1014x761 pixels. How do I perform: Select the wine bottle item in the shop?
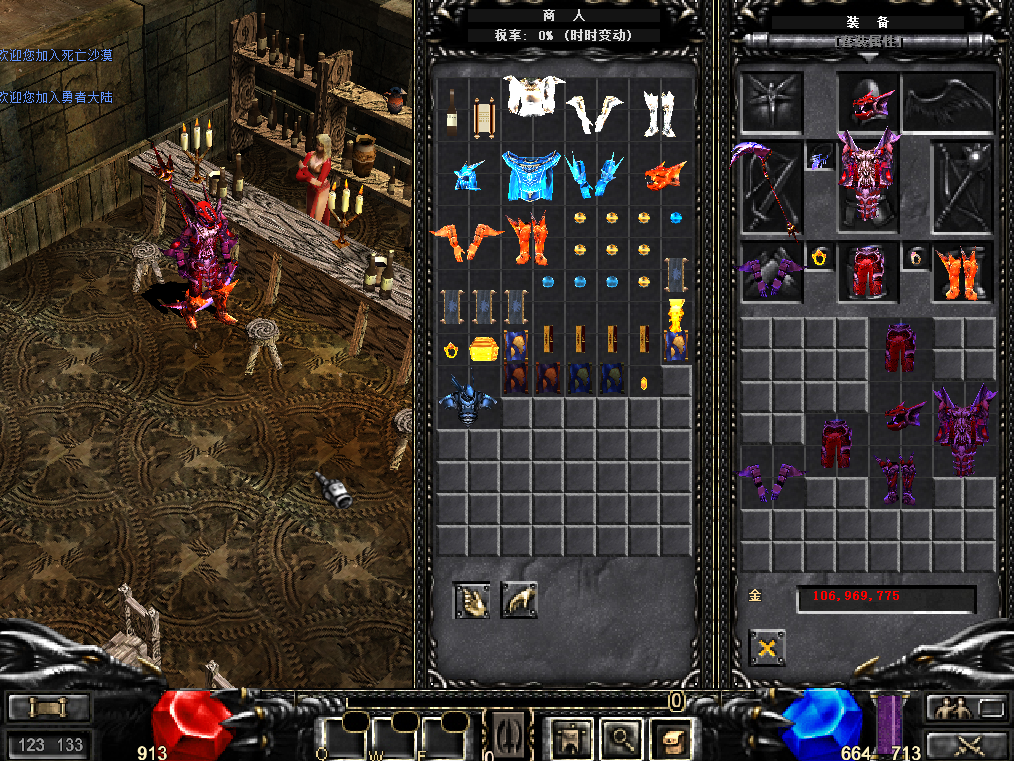tap(452, 113)
